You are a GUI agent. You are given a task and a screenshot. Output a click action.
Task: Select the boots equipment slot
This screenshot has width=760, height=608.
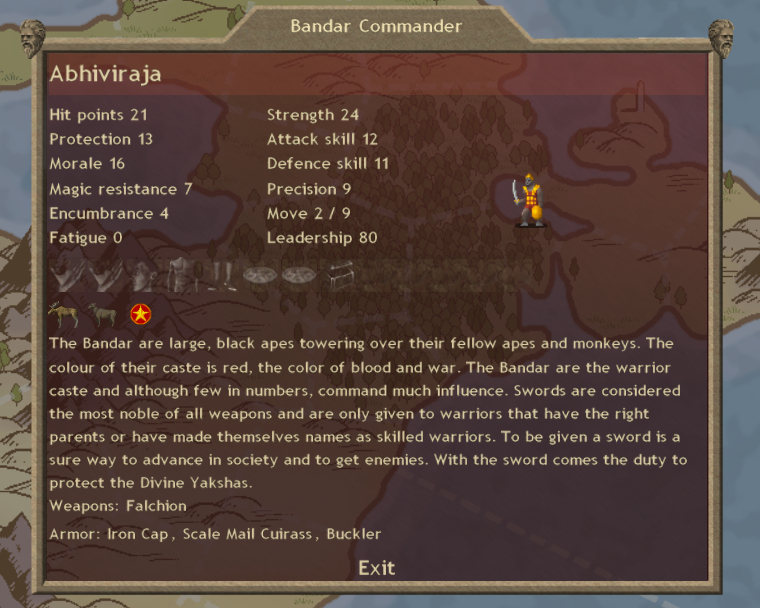(x=221, y=274)
